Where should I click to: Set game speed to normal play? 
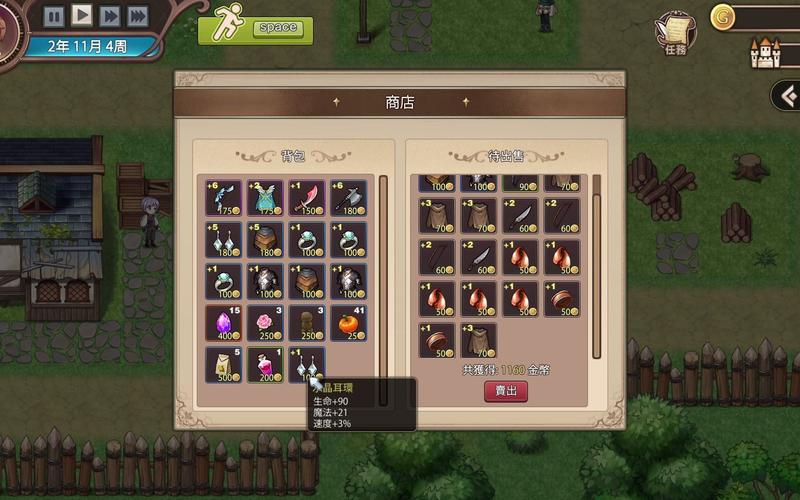(x=82, y=15)
